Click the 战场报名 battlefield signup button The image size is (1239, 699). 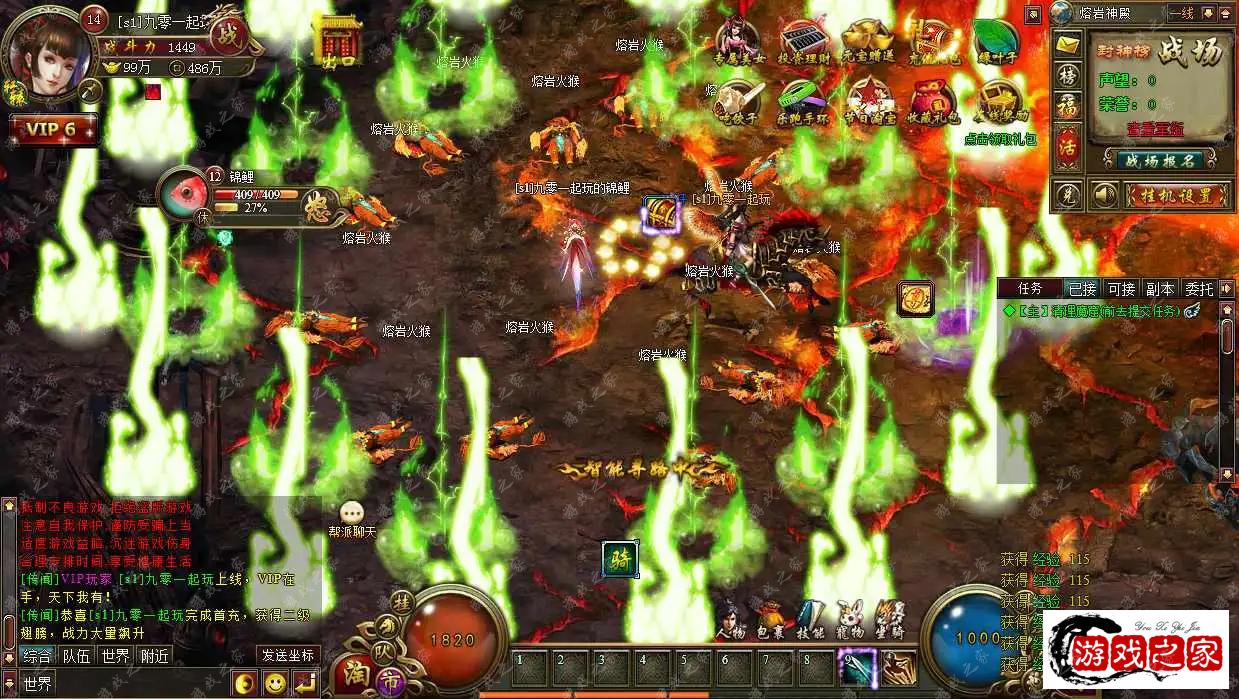1160,160
